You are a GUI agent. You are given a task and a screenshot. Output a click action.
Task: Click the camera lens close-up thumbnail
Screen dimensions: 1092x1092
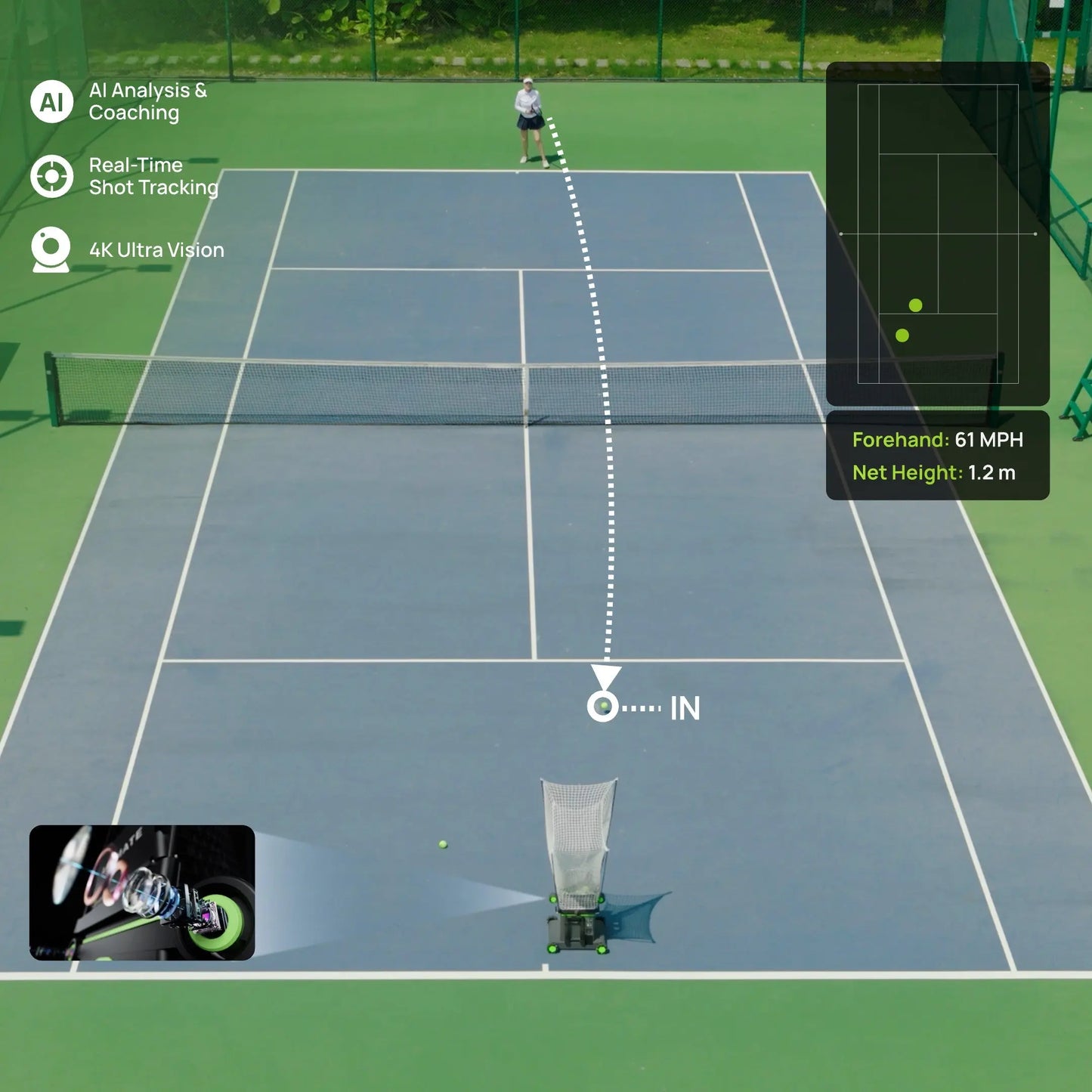[x=142, y=892]
